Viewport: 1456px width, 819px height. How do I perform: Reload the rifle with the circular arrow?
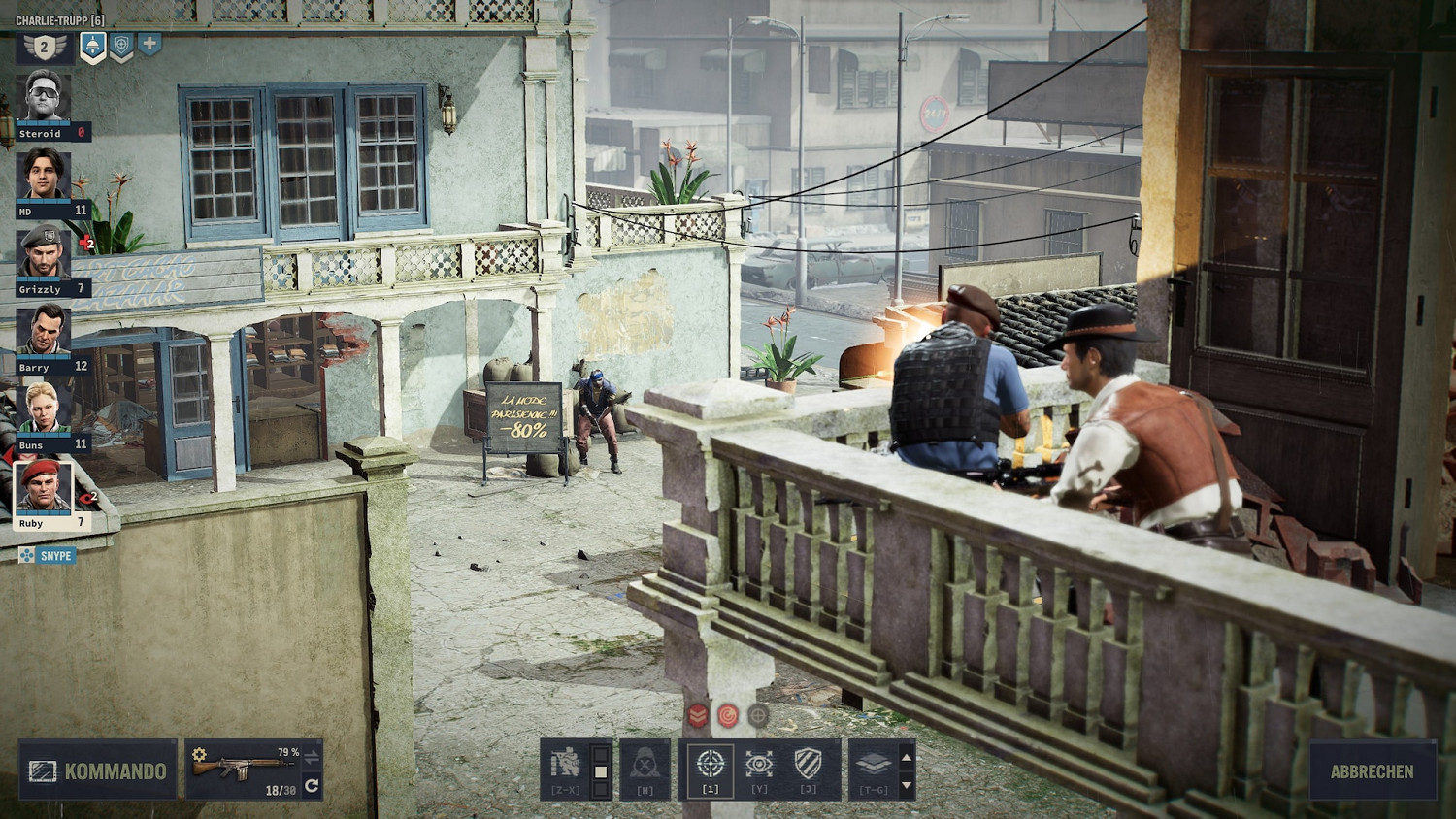[x=312, y=786]
